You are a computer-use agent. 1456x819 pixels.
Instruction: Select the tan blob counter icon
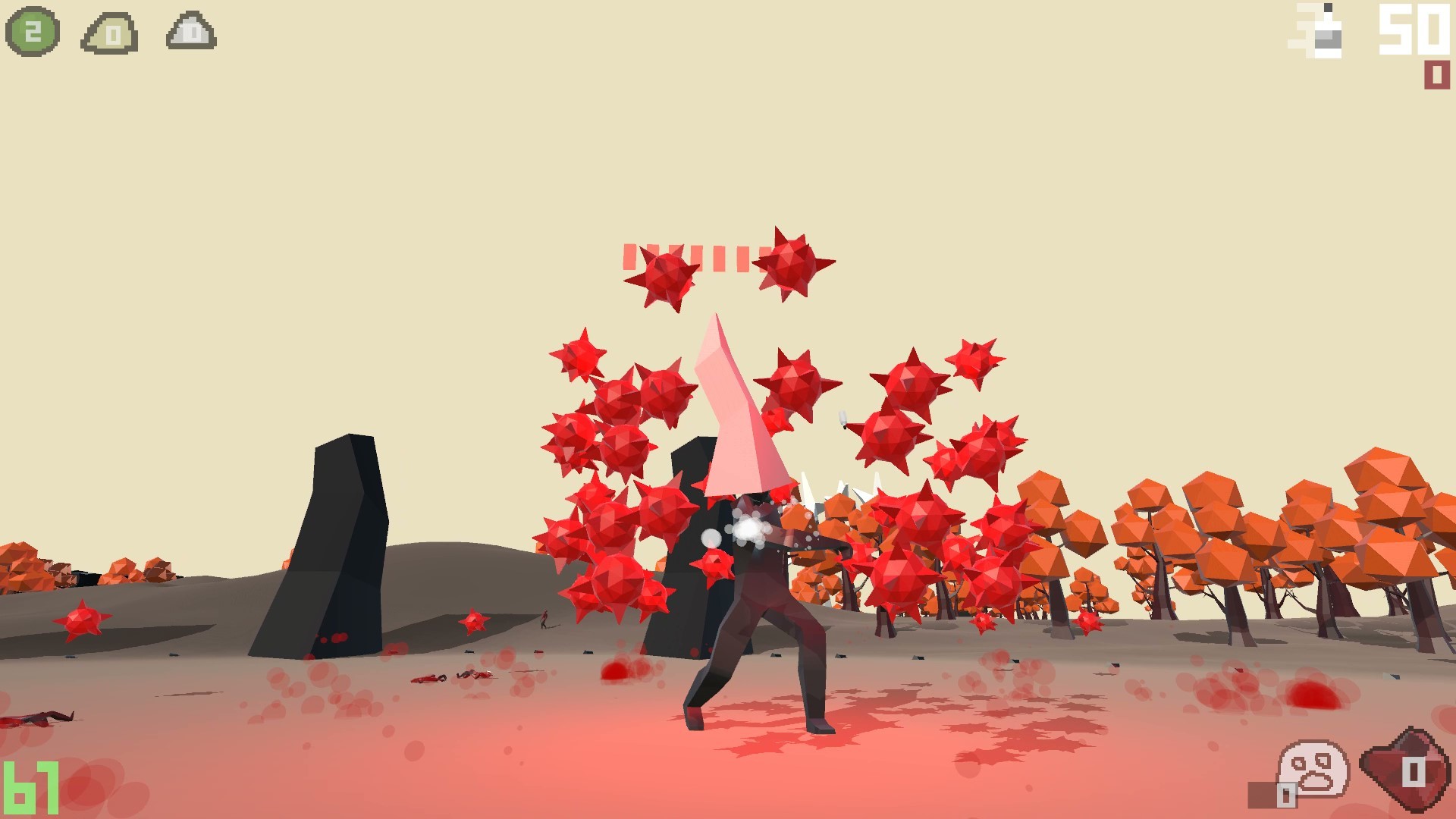[106, 32]
